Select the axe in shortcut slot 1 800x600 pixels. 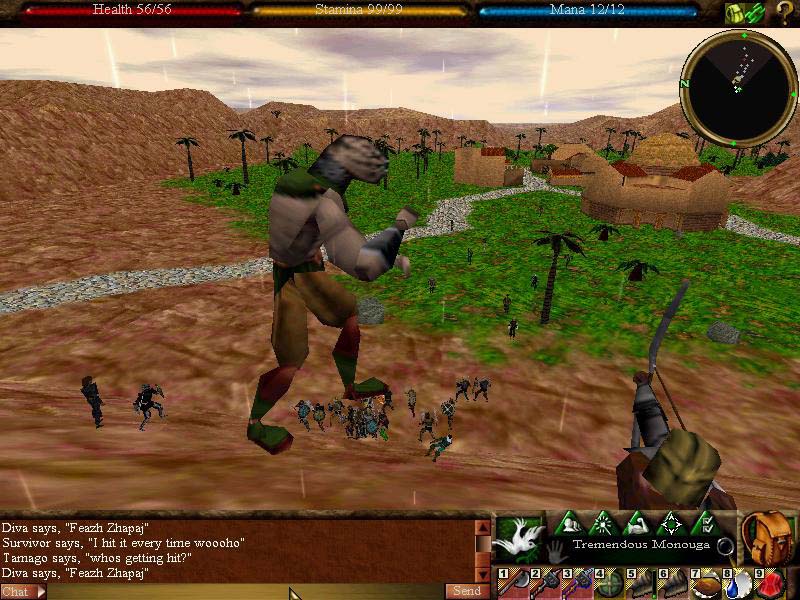tap(514, 583)
